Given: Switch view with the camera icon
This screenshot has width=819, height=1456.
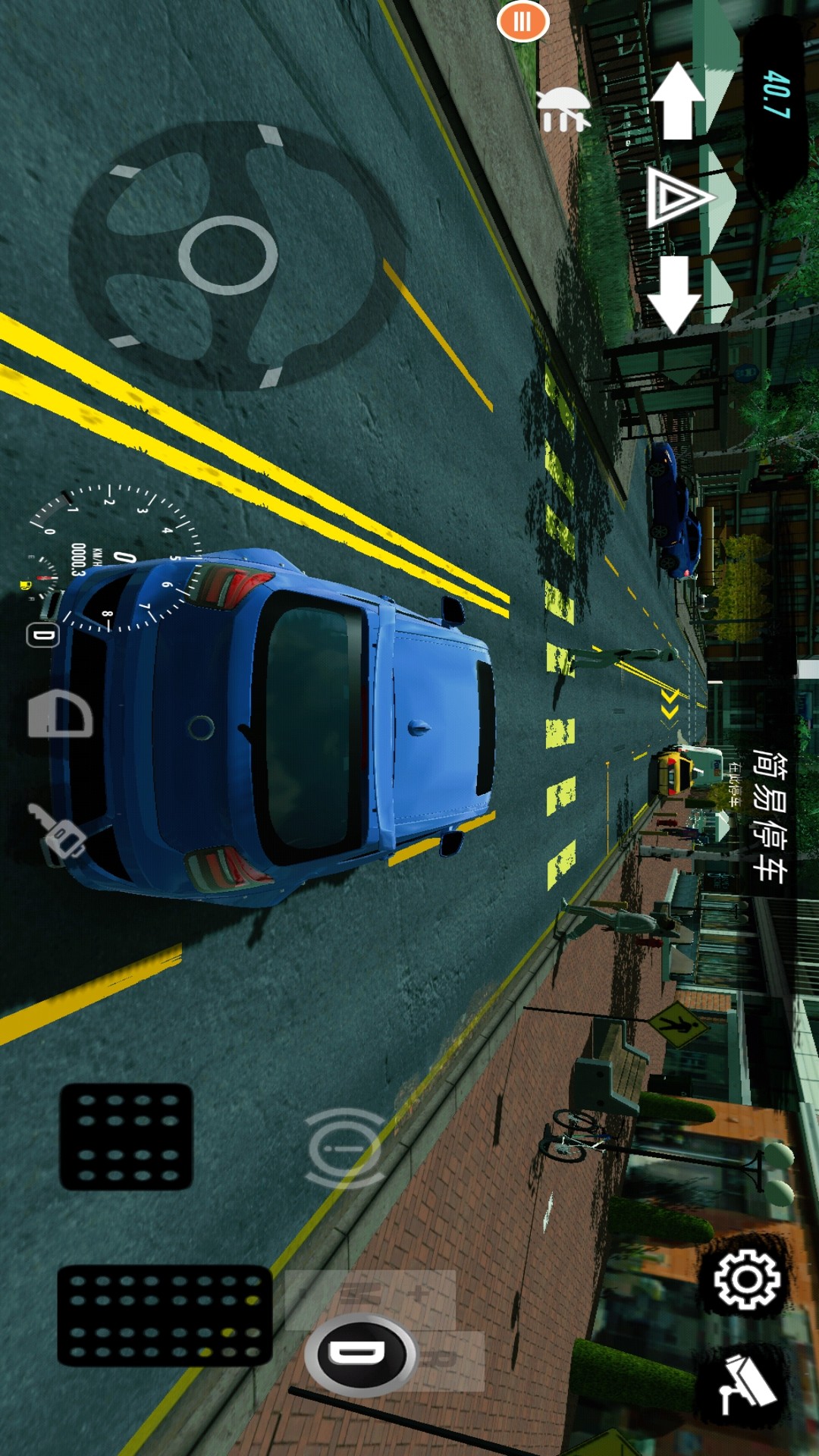Looking at the screenshot, I should click(x=747, y=1385).
